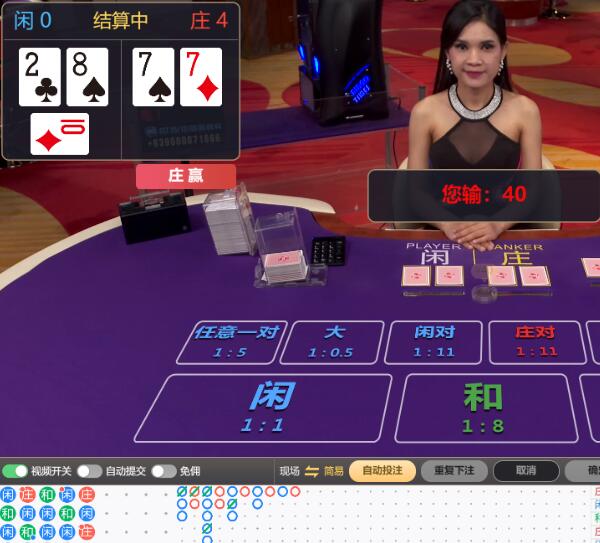Enable the 自动提交 auto-submit toggle
This screenshot has height=543, width=600.
click(89, 471)
